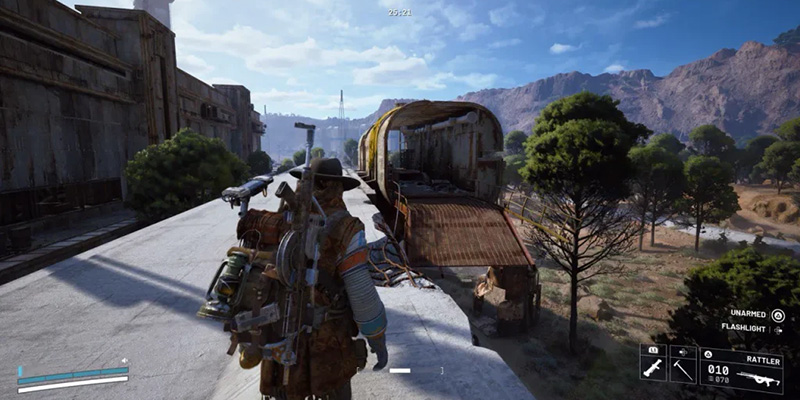Screen dimensions: 800x400
Task: Select the pickaxe tool slot
Action: pos(684,370)
